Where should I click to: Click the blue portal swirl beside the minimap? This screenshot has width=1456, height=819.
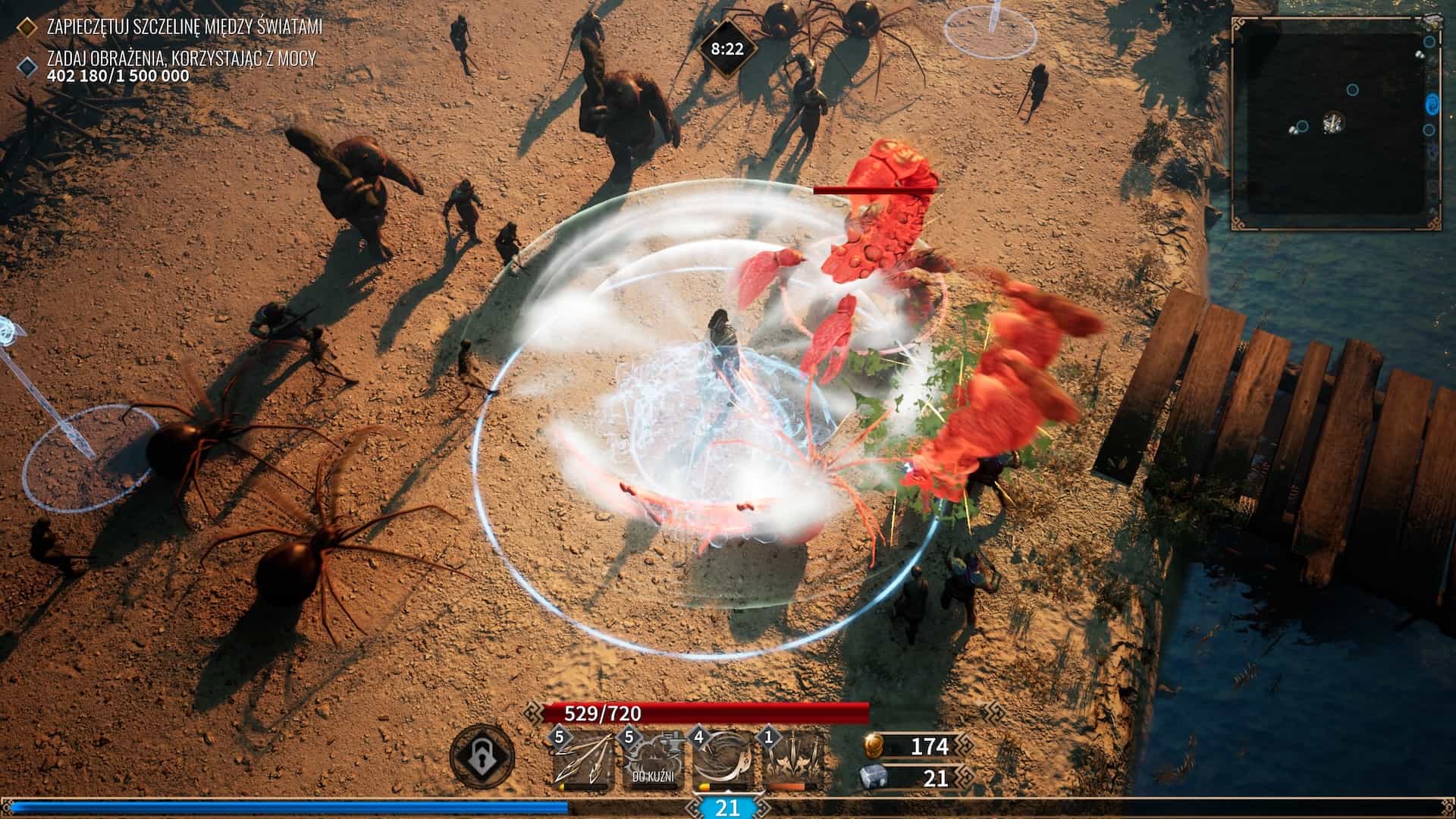click(x=1432, y=103)
